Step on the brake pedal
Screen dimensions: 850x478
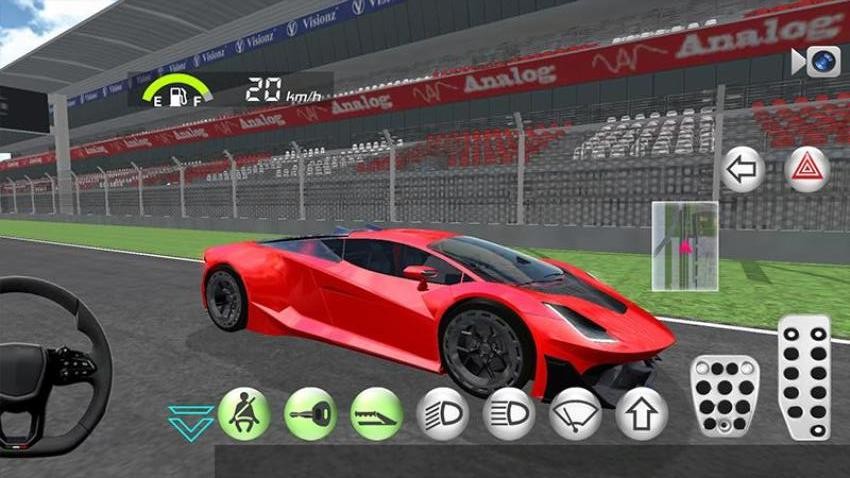tap(724, 395)
